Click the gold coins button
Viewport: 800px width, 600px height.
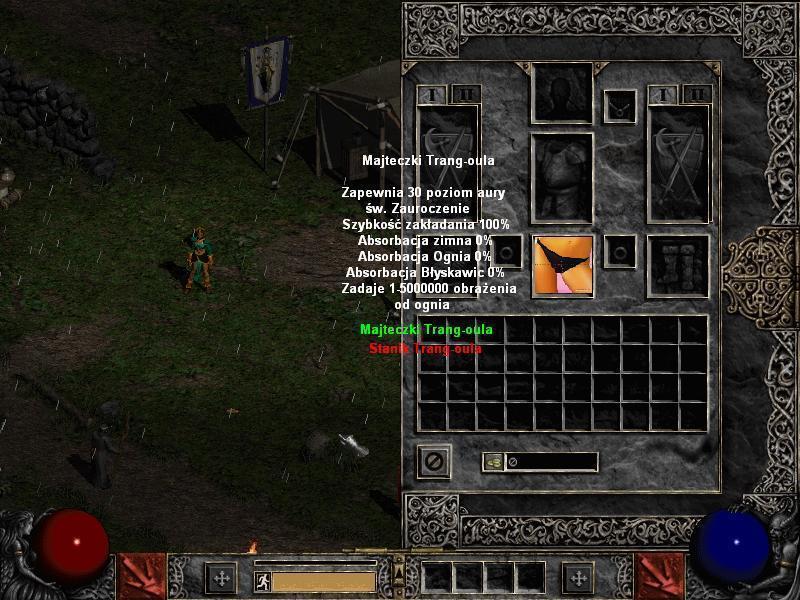(x=493, y=462)
